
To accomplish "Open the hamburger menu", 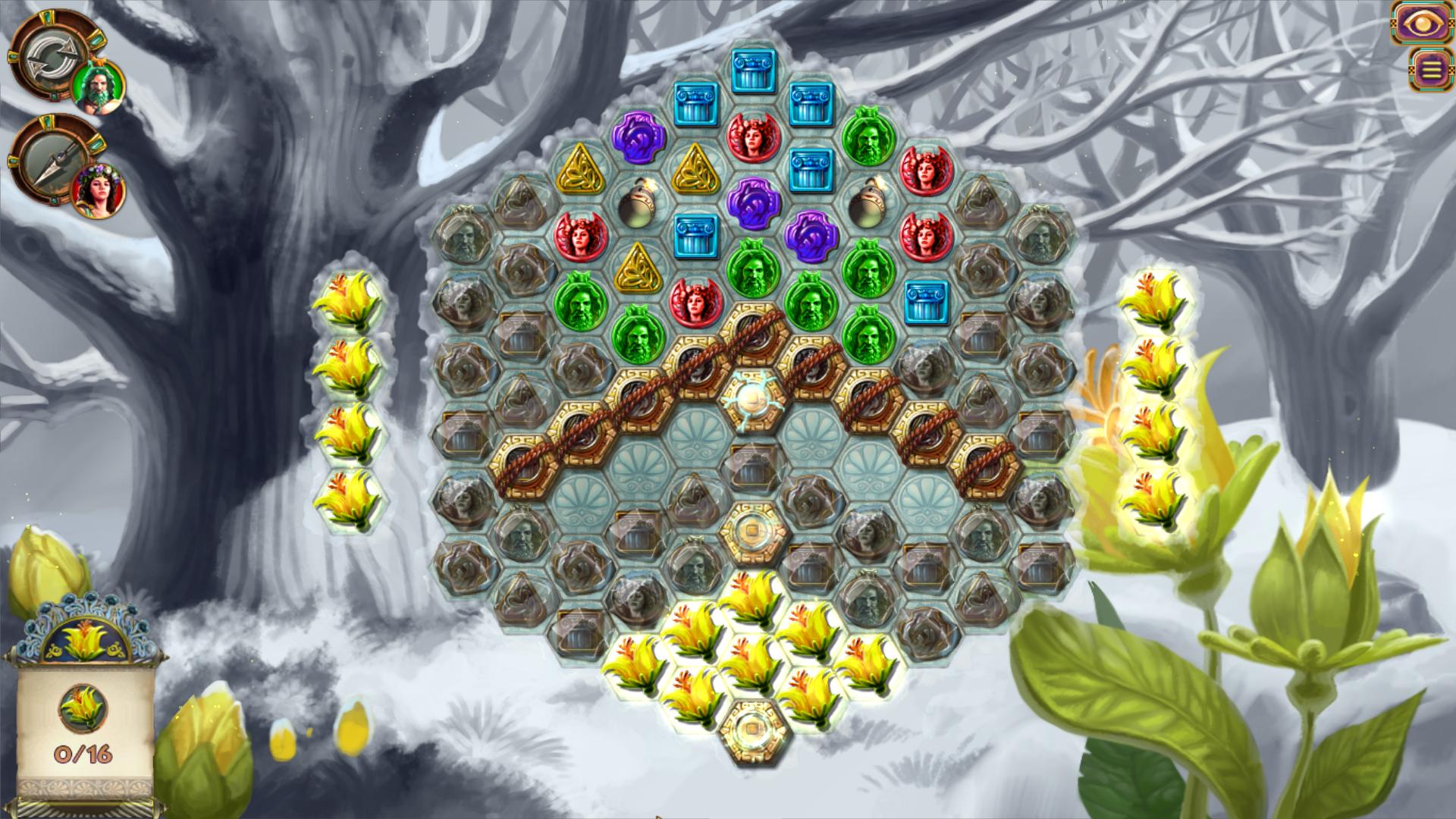I will [x=1430, y=70].
